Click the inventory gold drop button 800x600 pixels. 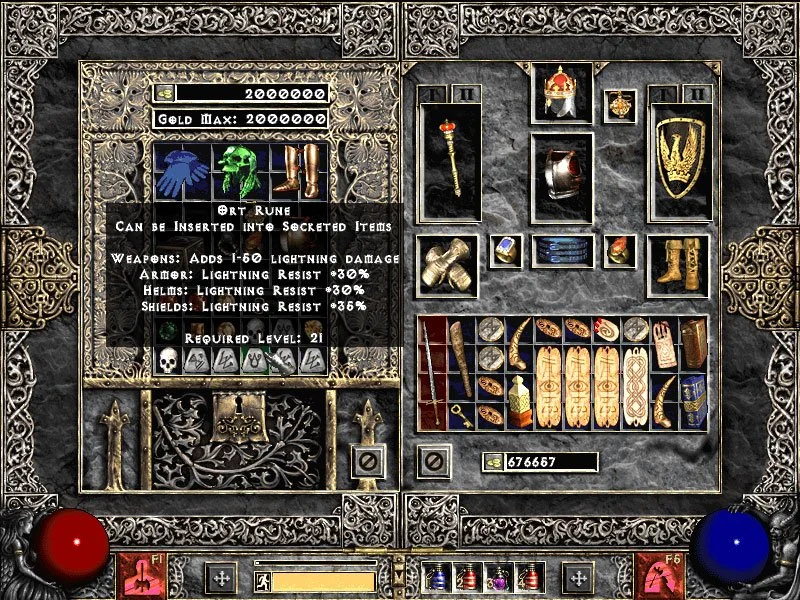(493, 462)
